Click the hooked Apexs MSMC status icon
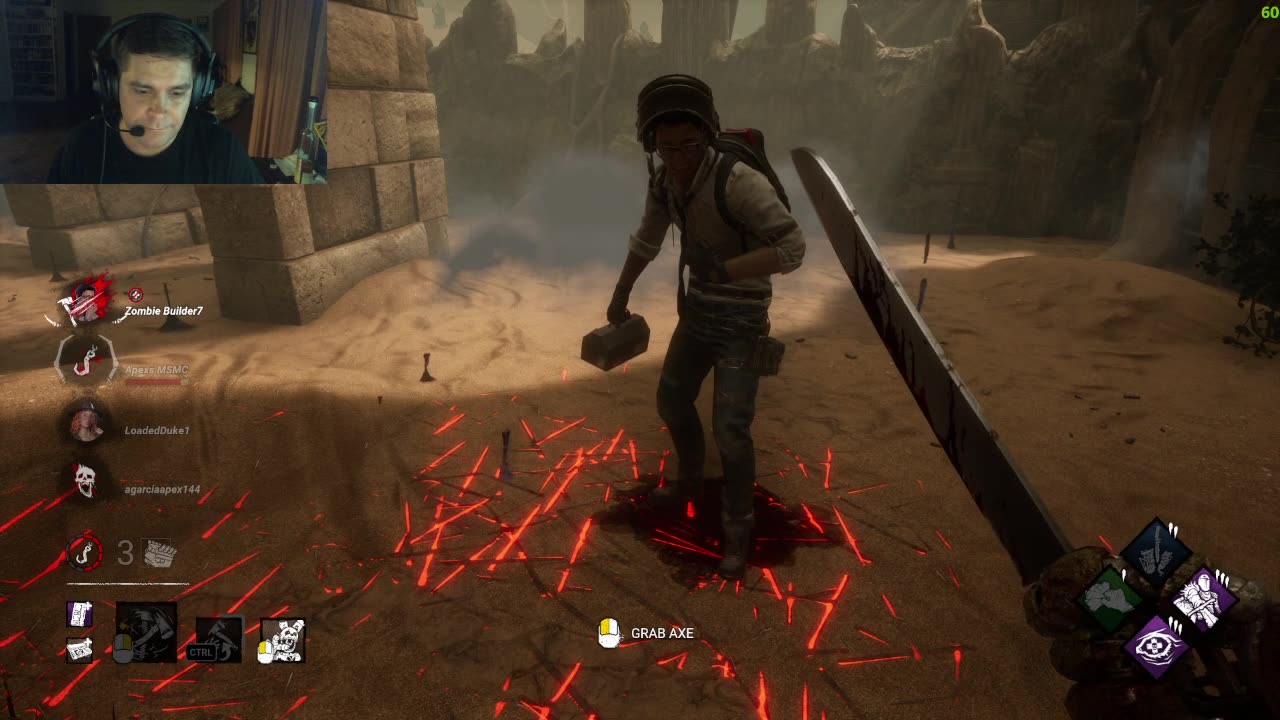Screen dimensions: 1280x720 point(86,361)
